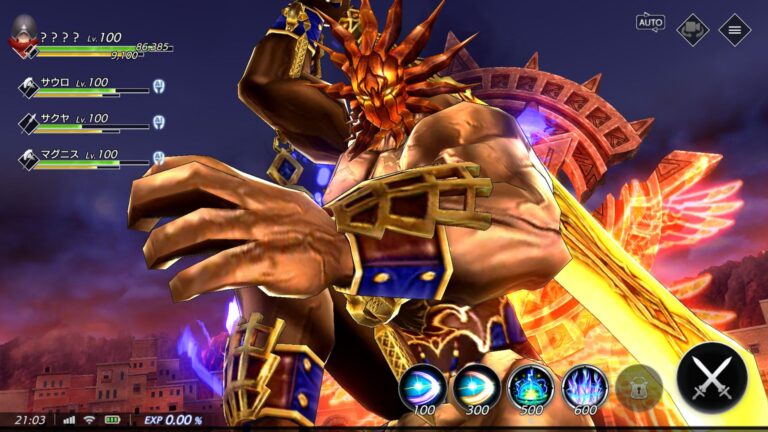Activate the skill costing 100
The width and height of the screenshot is (768, 432).
(423, 386)
